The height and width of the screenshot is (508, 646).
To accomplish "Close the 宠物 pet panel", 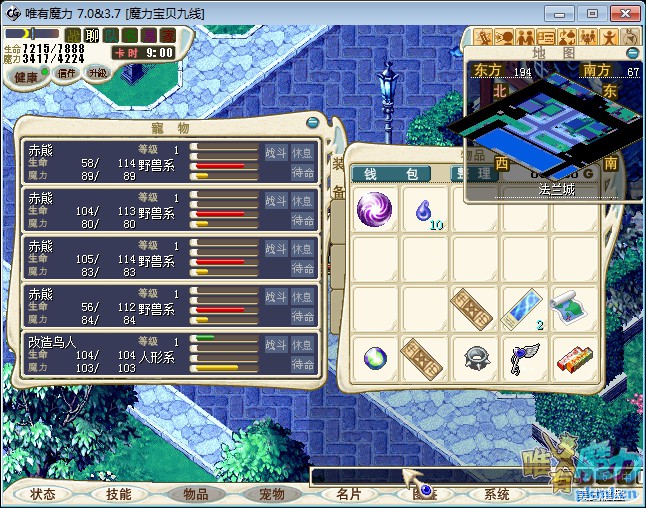I will click(x=313, y=122).
